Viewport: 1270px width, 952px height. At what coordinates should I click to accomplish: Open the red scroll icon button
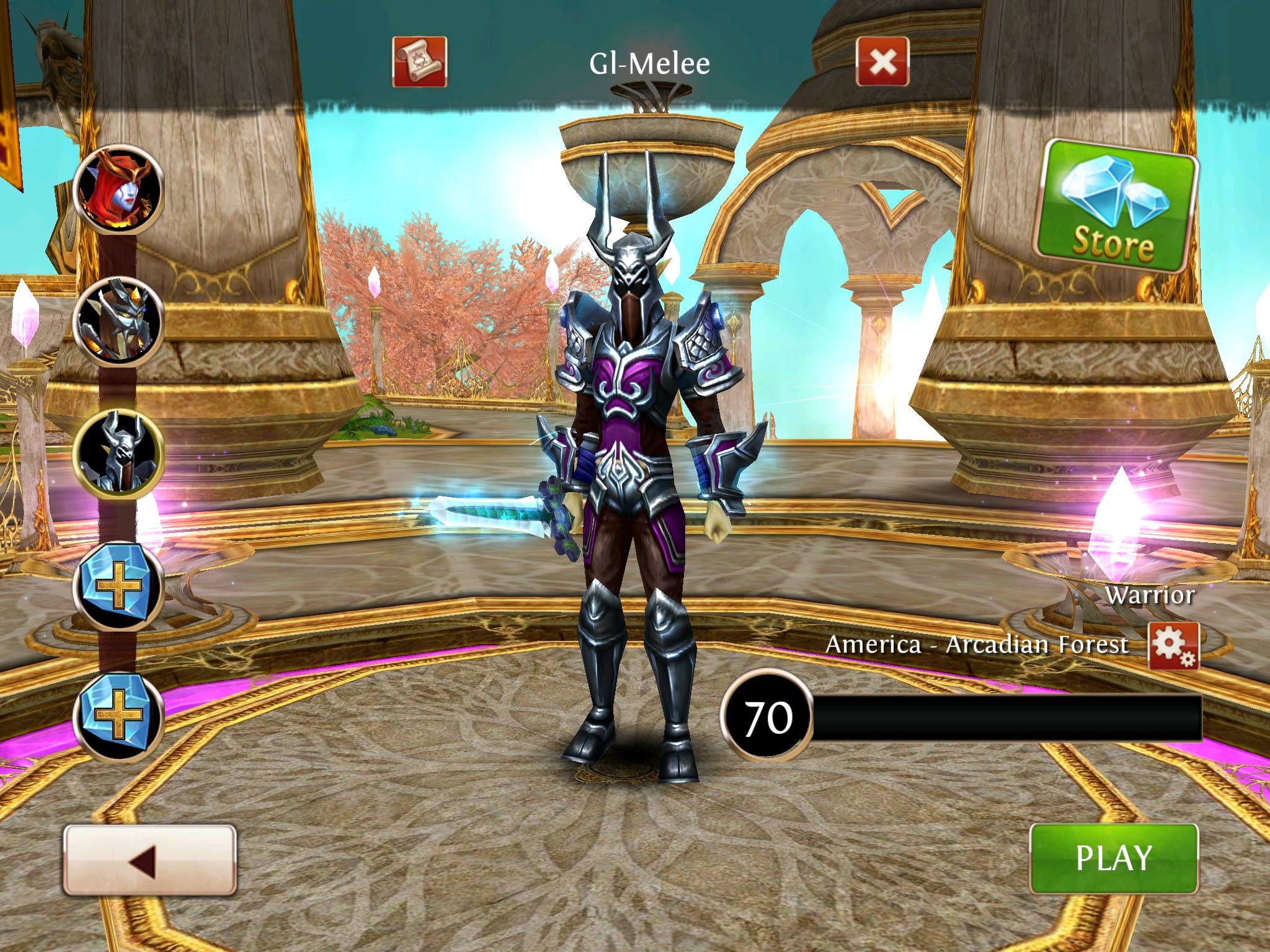(419, 61)
